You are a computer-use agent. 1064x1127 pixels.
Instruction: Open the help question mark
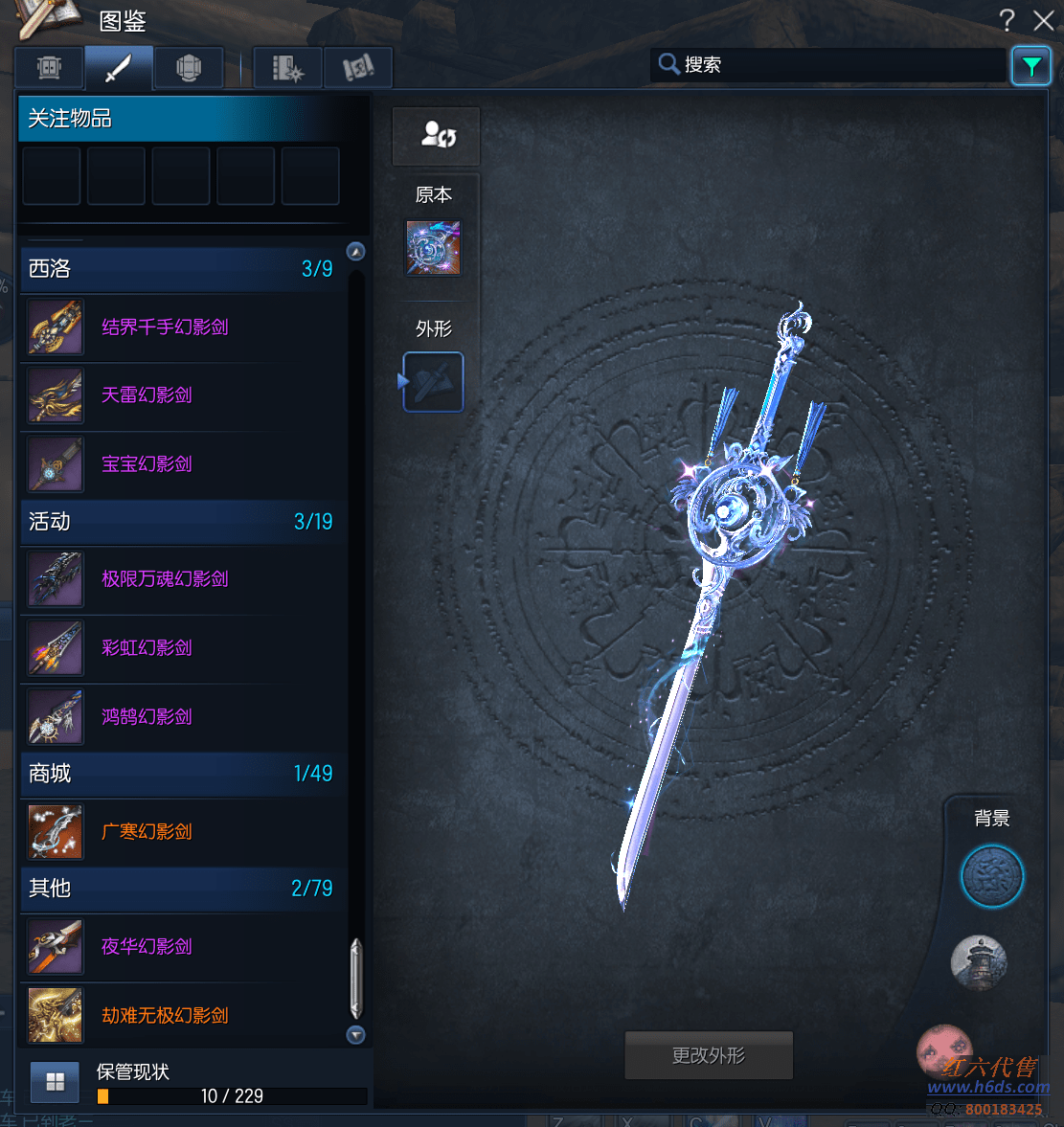(x=1007, y=20)
